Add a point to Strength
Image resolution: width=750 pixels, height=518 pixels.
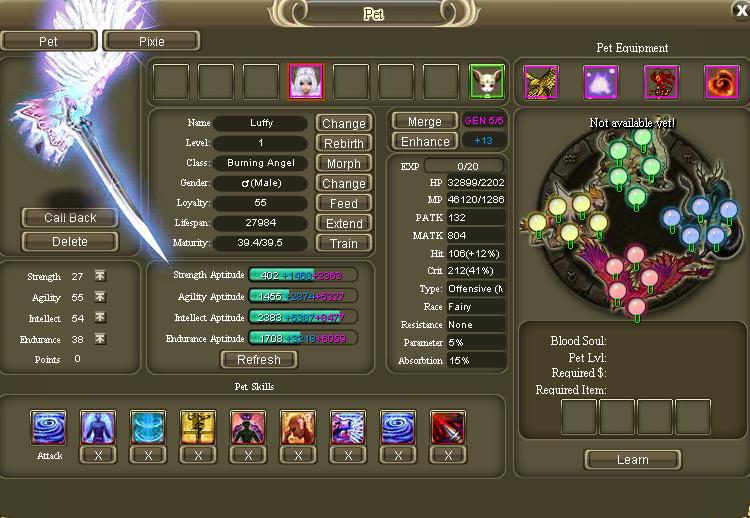(100, 276)
